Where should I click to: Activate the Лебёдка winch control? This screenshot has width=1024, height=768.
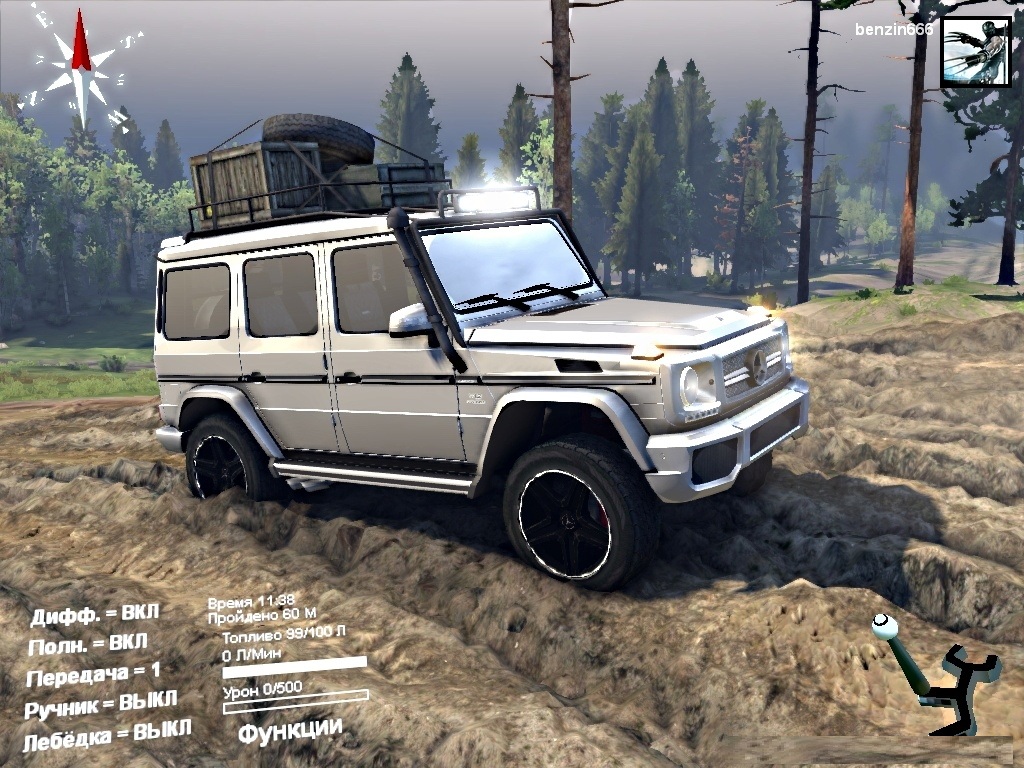coord(107,734)
